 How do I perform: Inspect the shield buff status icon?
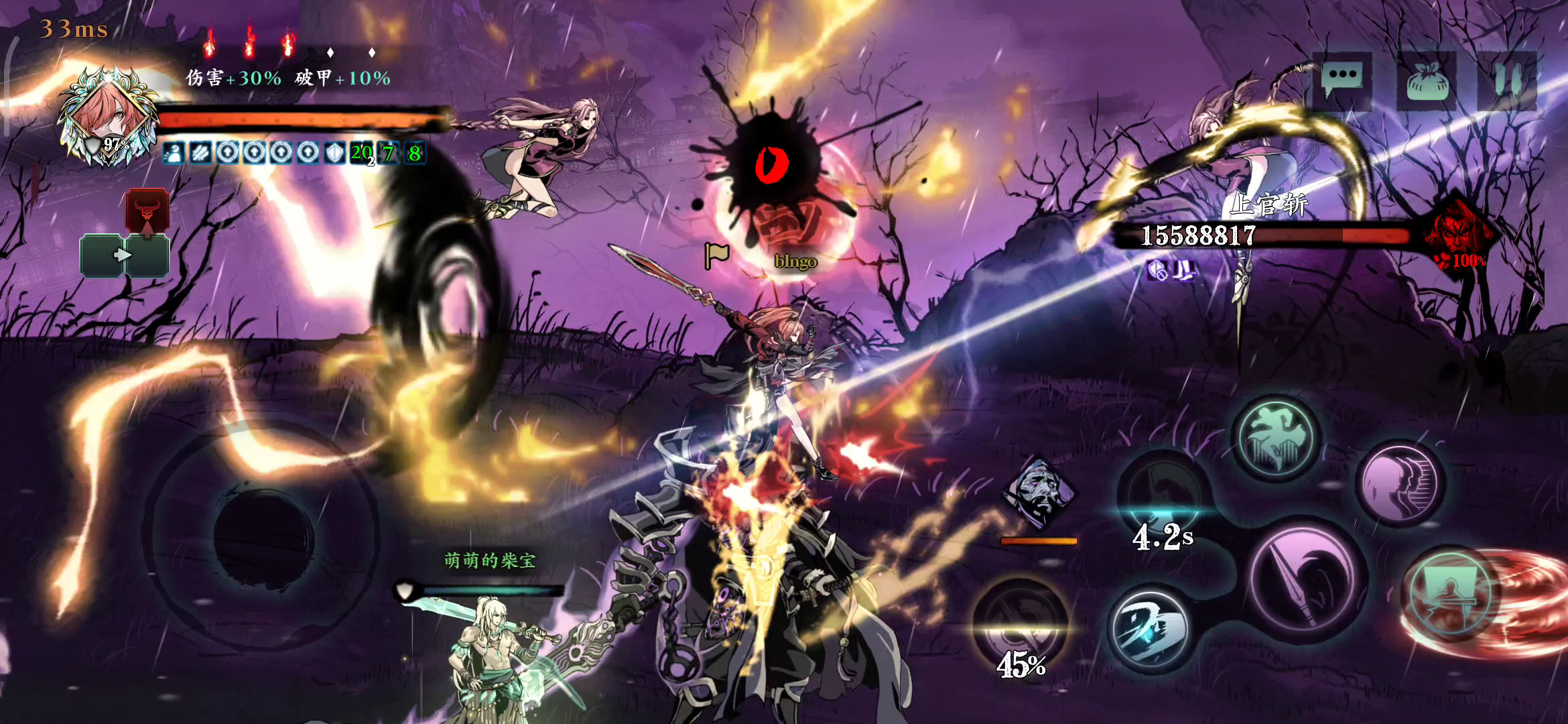(x=334, y=154)
